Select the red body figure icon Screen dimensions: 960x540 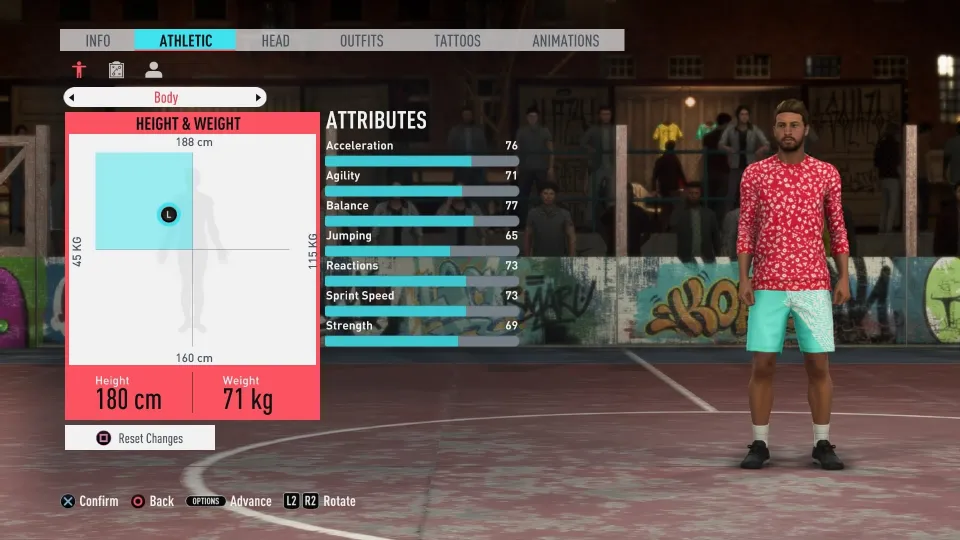[x=79, y=70]
